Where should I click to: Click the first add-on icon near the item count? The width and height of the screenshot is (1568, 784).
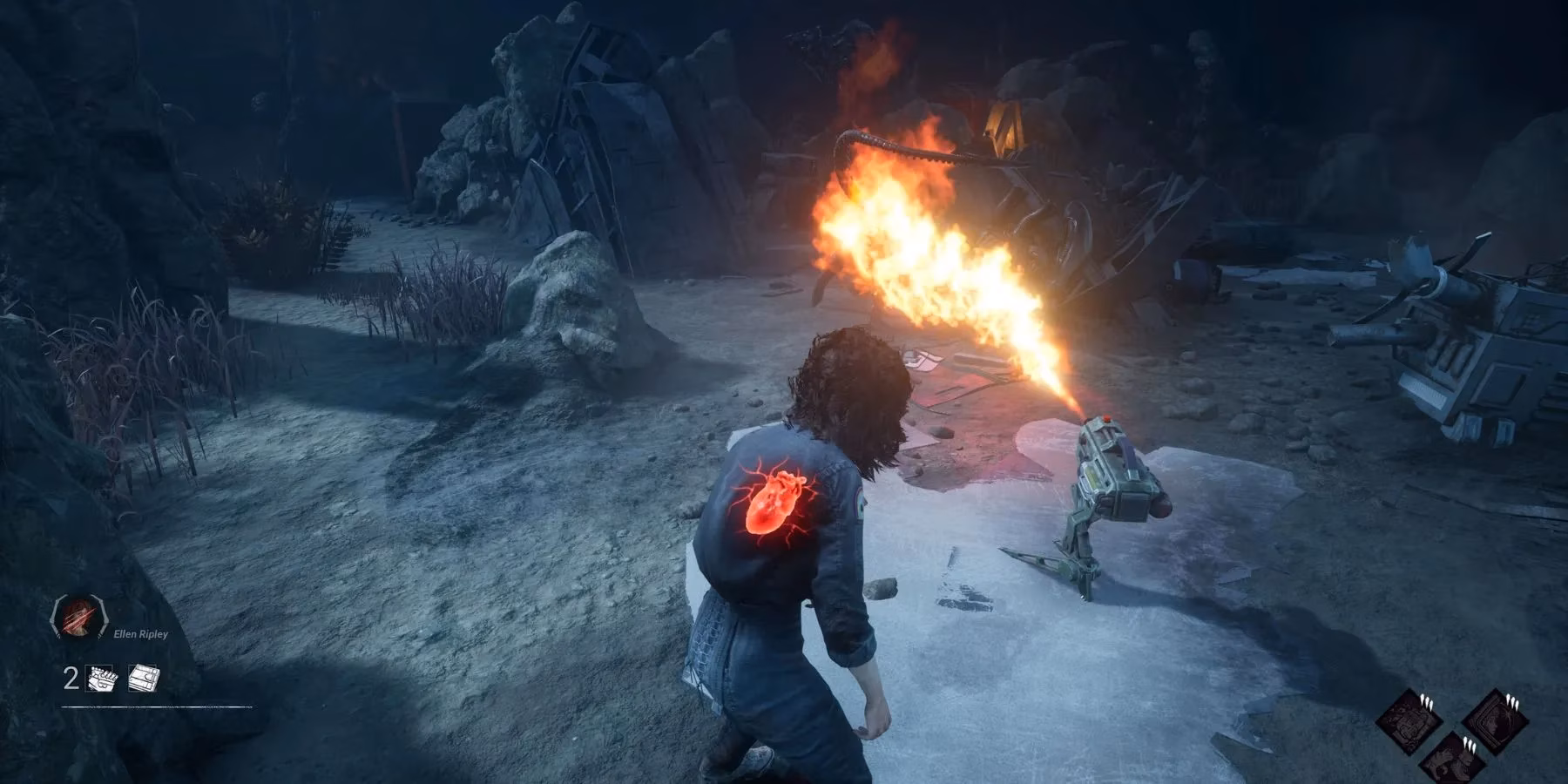(98, 677)
